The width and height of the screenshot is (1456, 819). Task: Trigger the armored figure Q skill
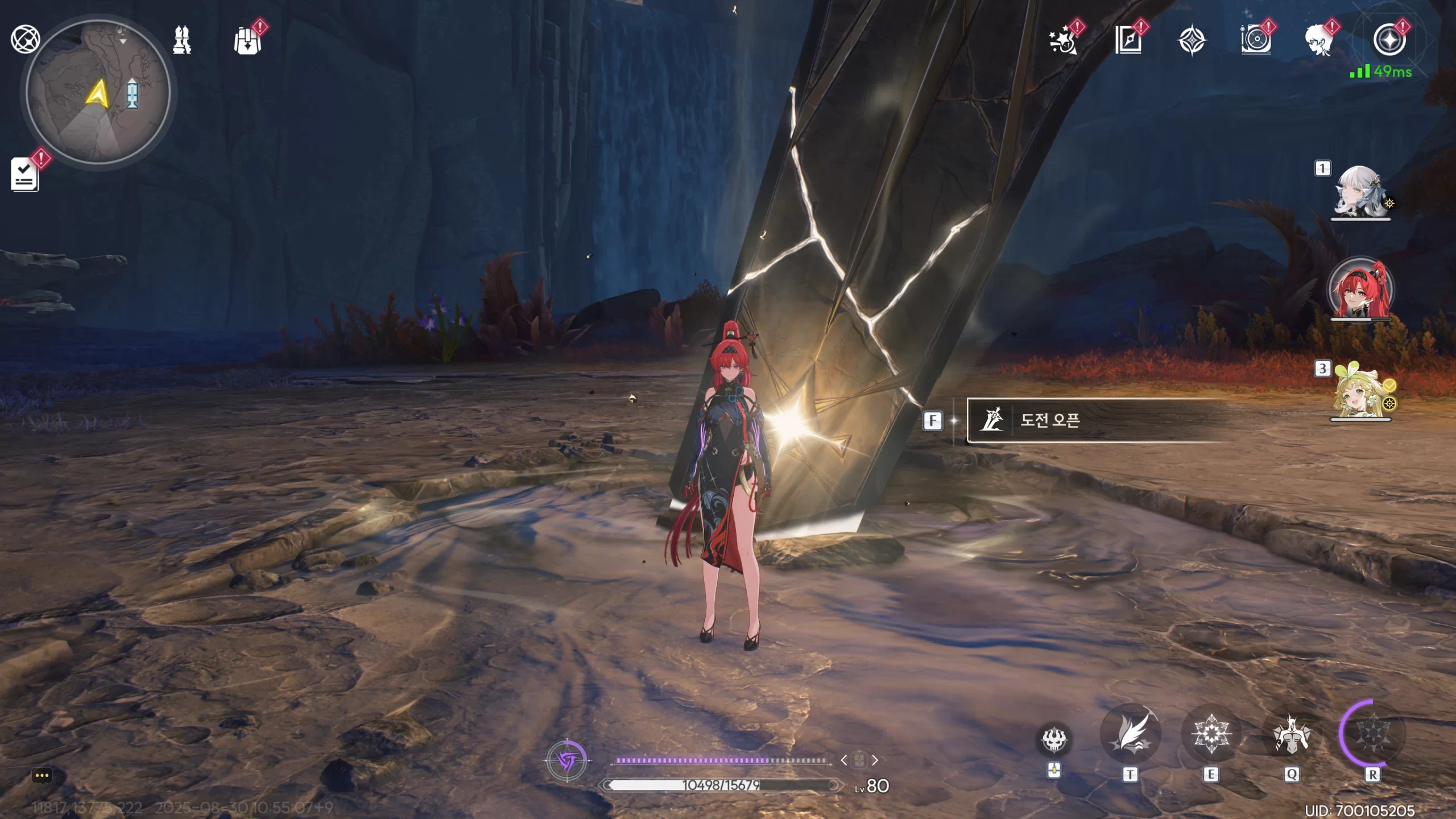point(1292,734)
